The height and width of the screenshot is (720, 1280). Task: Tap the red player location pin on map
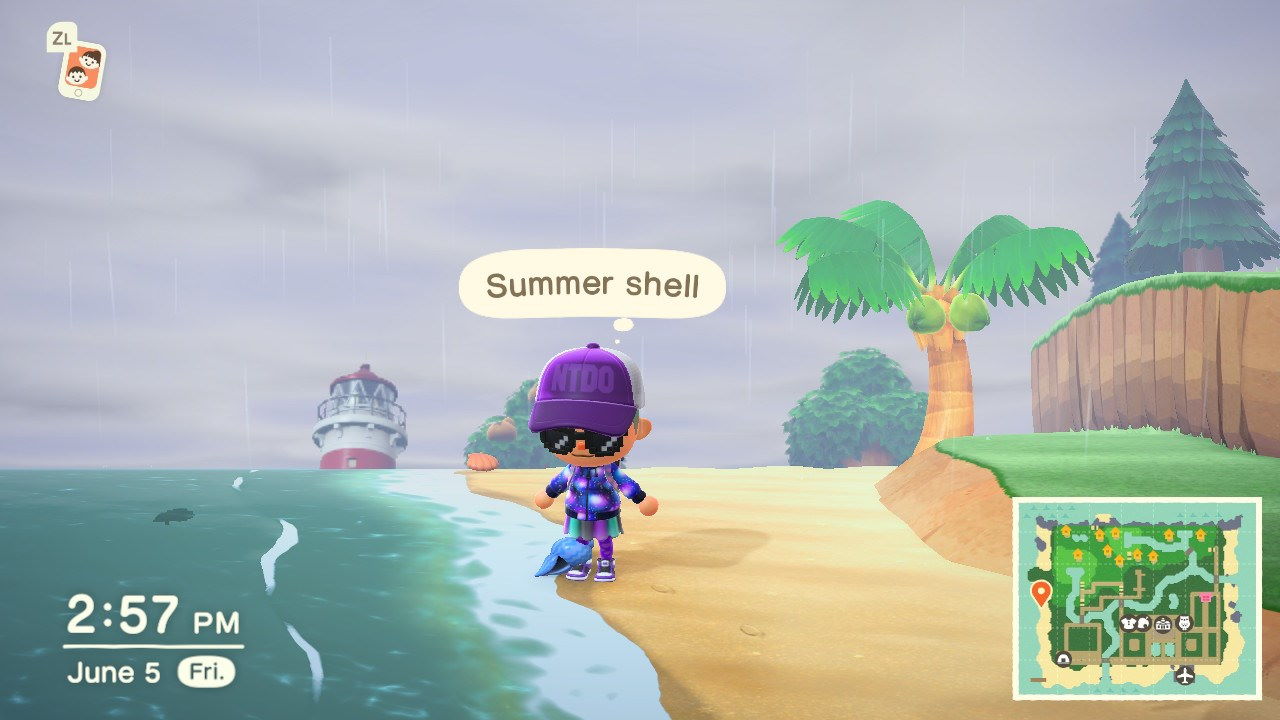tap(1041, 592)
